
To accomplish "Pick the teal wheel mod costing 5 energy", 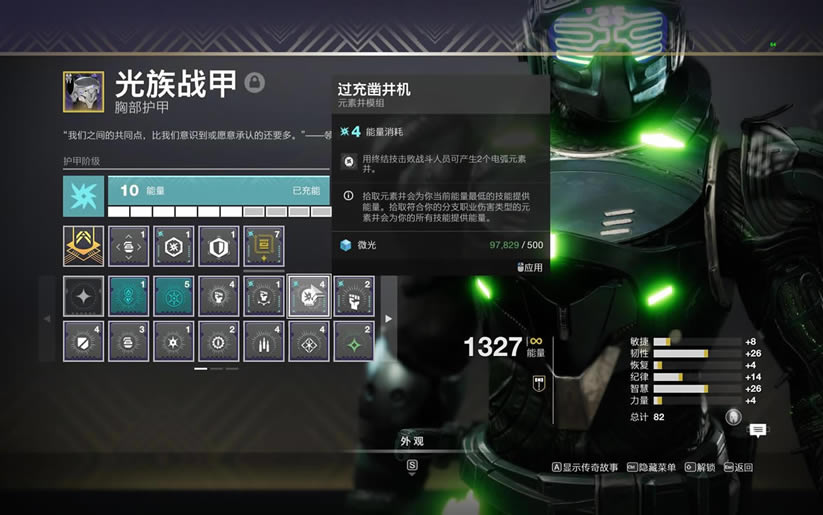I will pos(173,296).
